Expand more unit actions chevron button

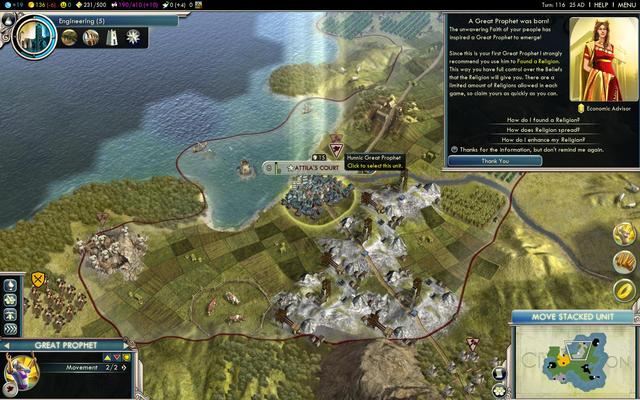[10, 327]
